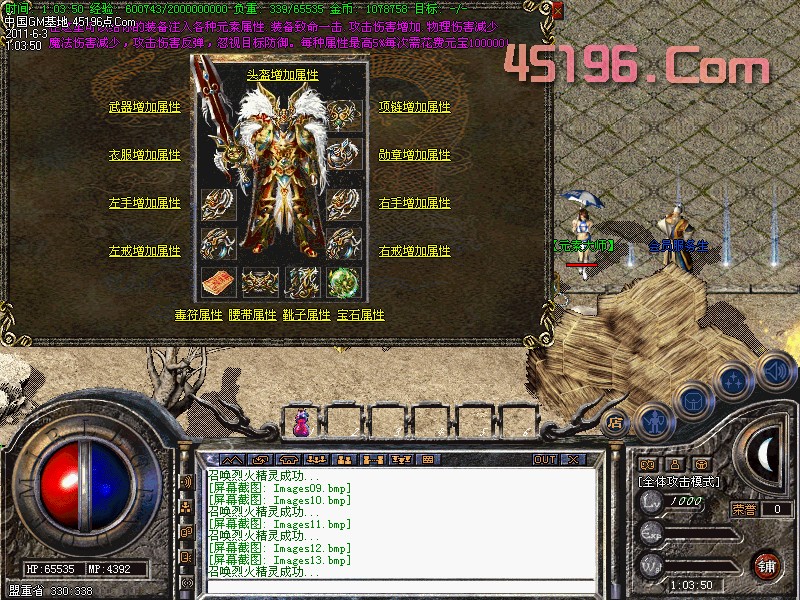Choose the 勋章增加属性 medal attribute link
The image size is (800, 600).
[x=415, y=155]
